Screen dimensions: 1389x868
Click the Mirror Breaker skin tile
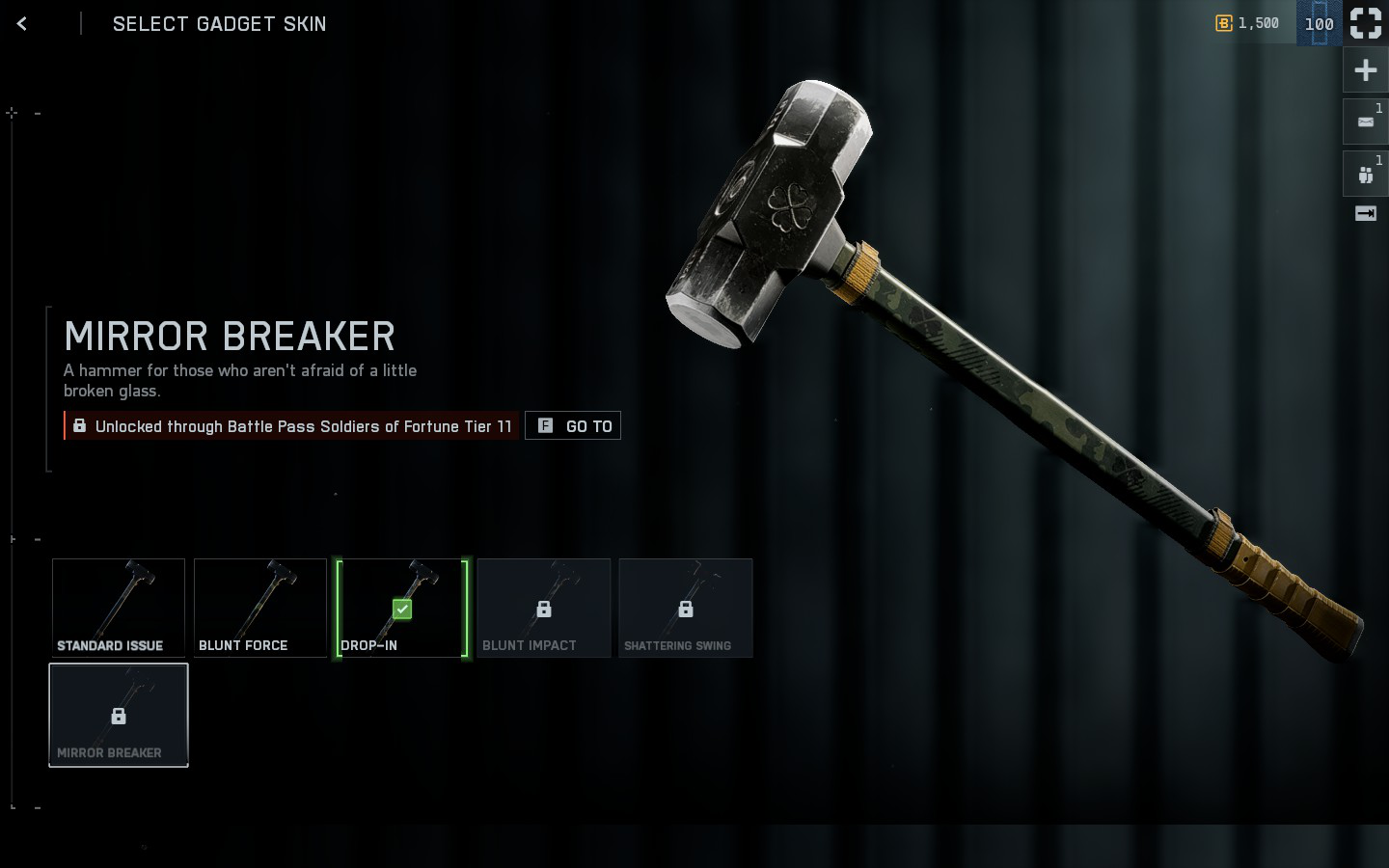[119, 715]
